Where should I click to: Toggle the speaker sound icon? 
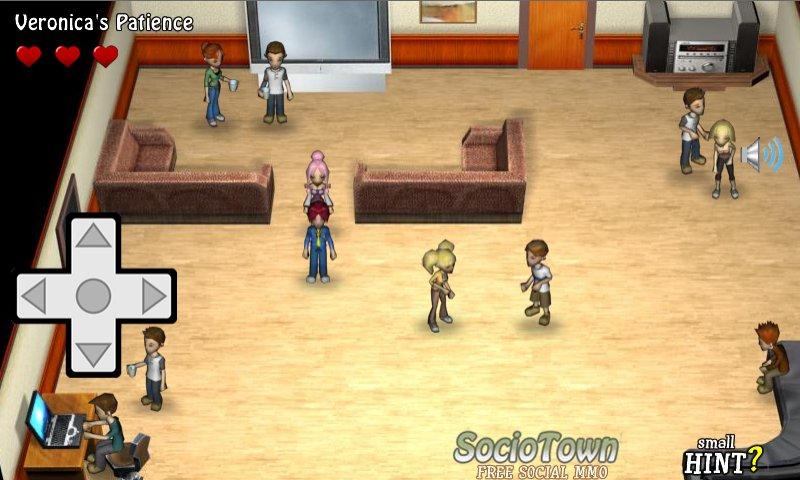762,155
